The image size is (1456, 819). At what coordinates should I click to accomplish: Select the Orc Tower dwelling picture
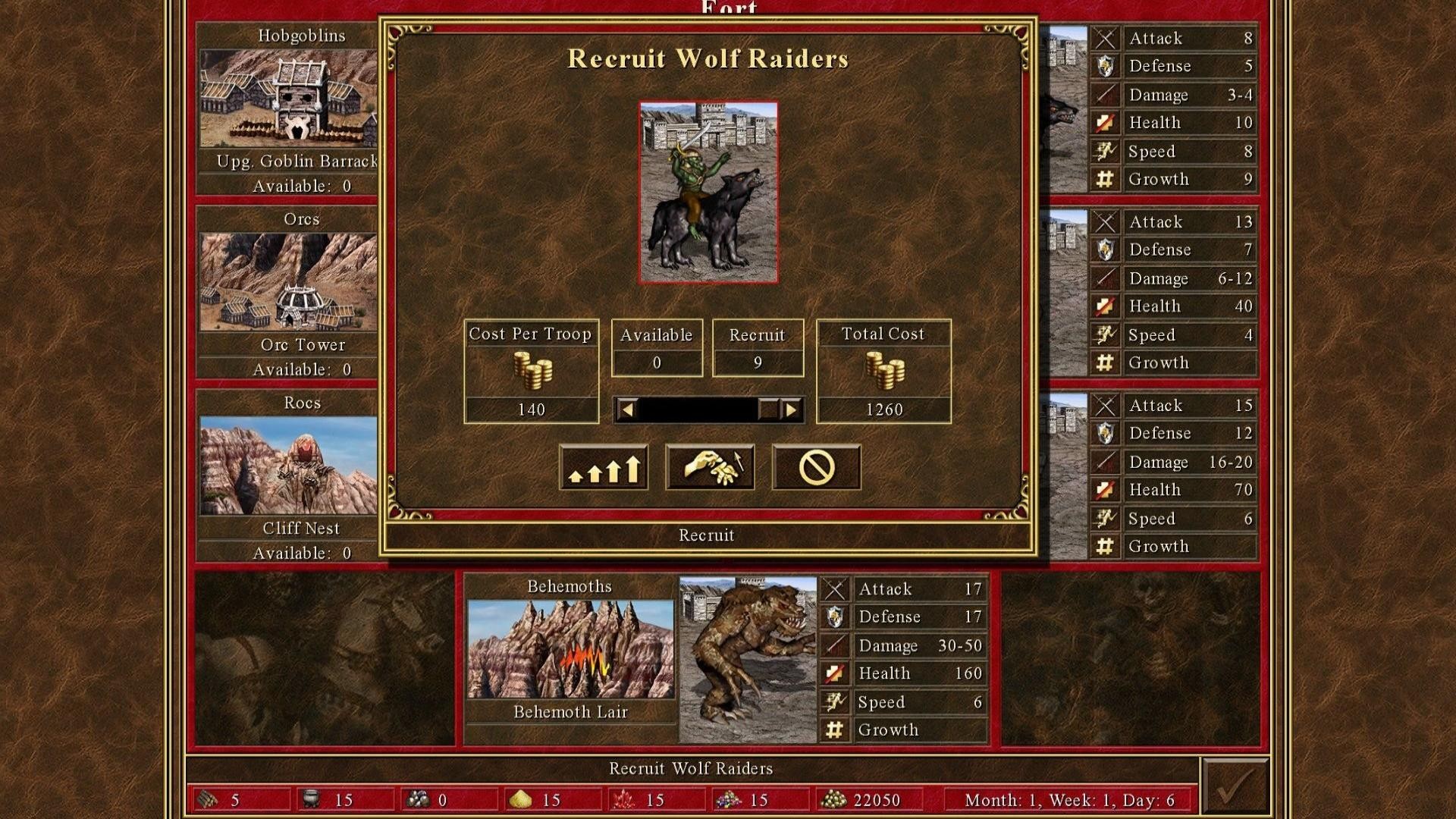(288, 282)
